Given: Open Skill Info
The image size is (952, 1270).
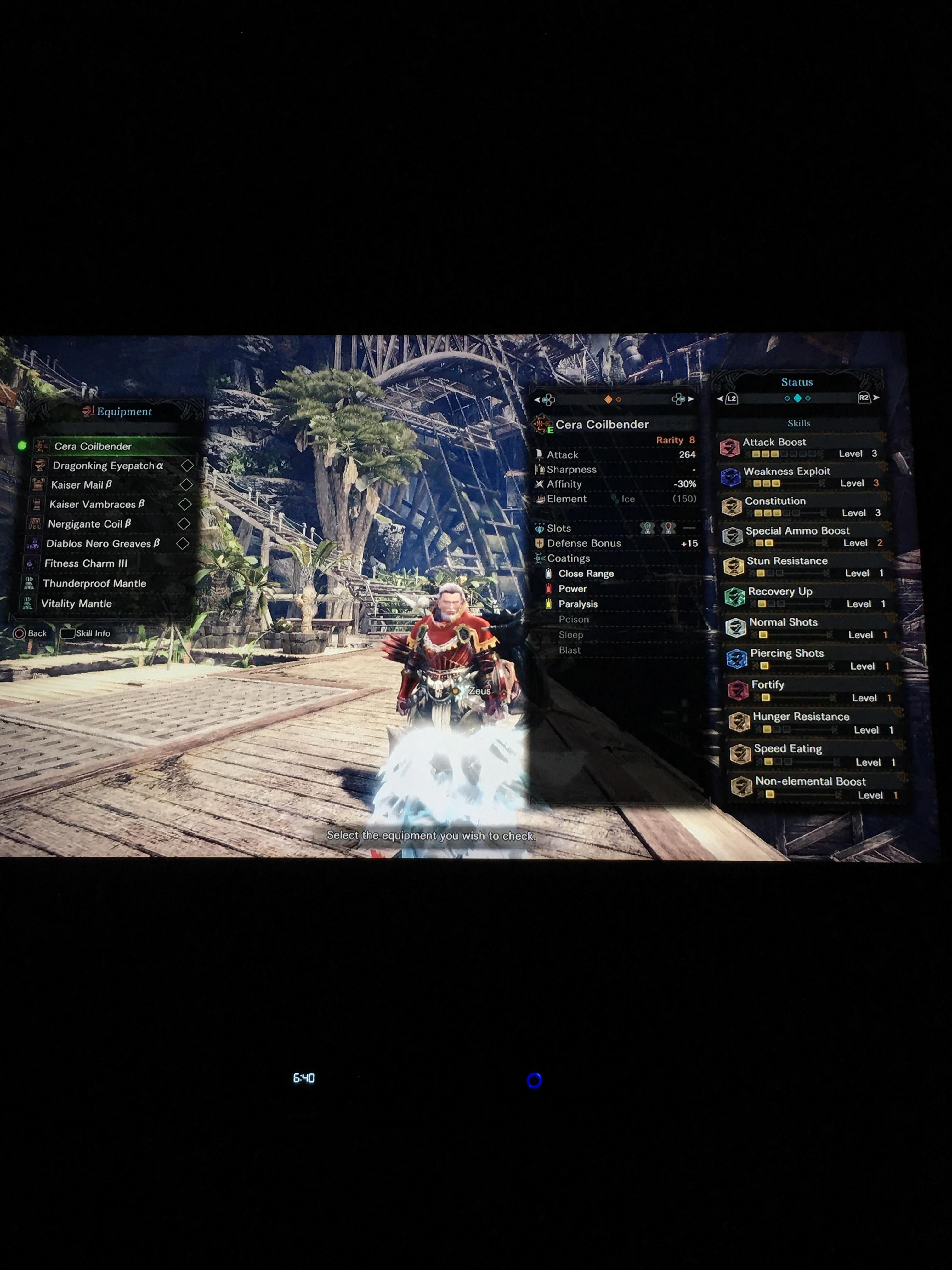Looking at the screenshot, I should click(86, 632).
